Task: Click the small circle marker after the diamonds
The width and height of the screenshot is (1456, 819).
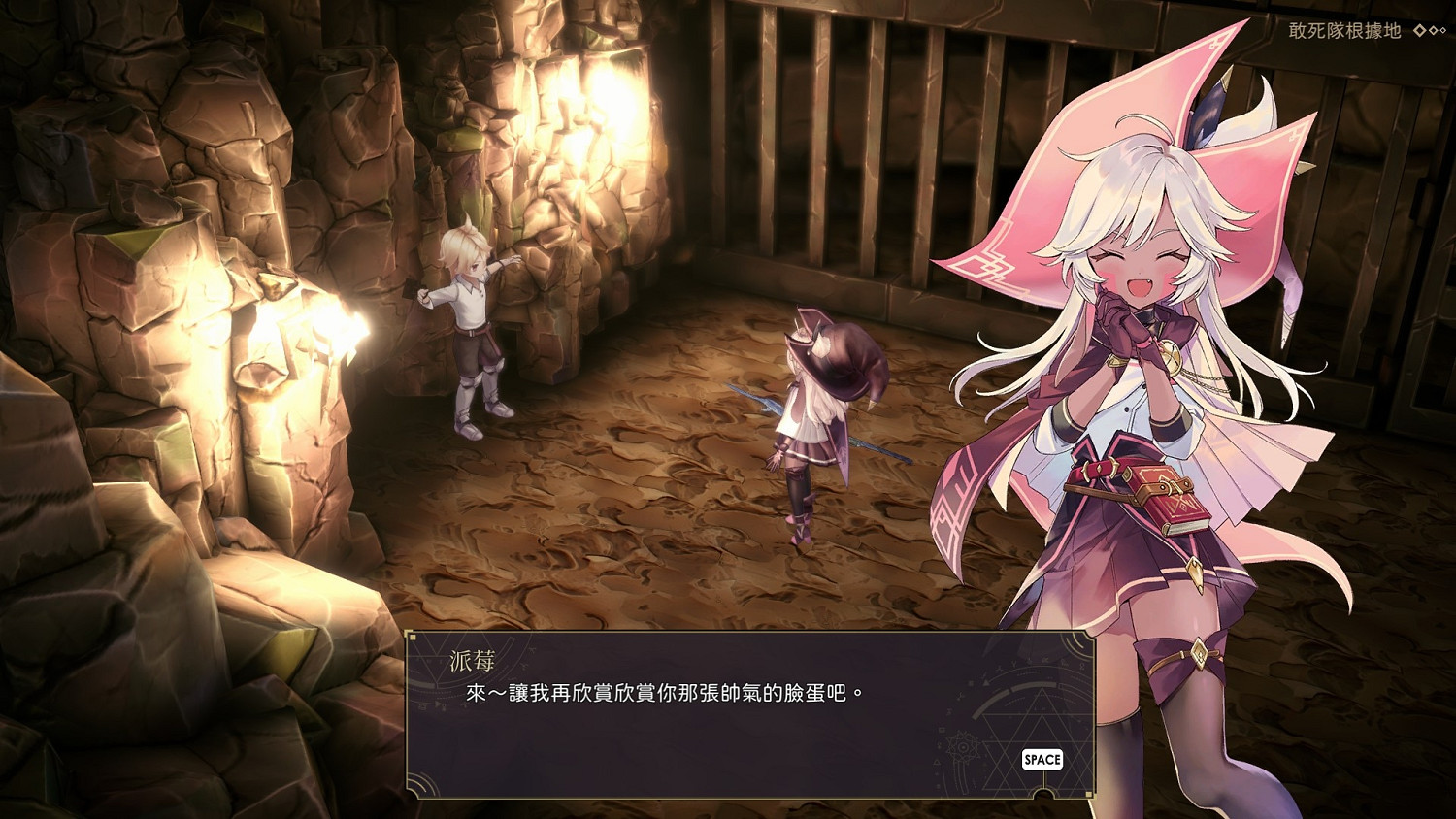Action: [x=1444, y=30]
